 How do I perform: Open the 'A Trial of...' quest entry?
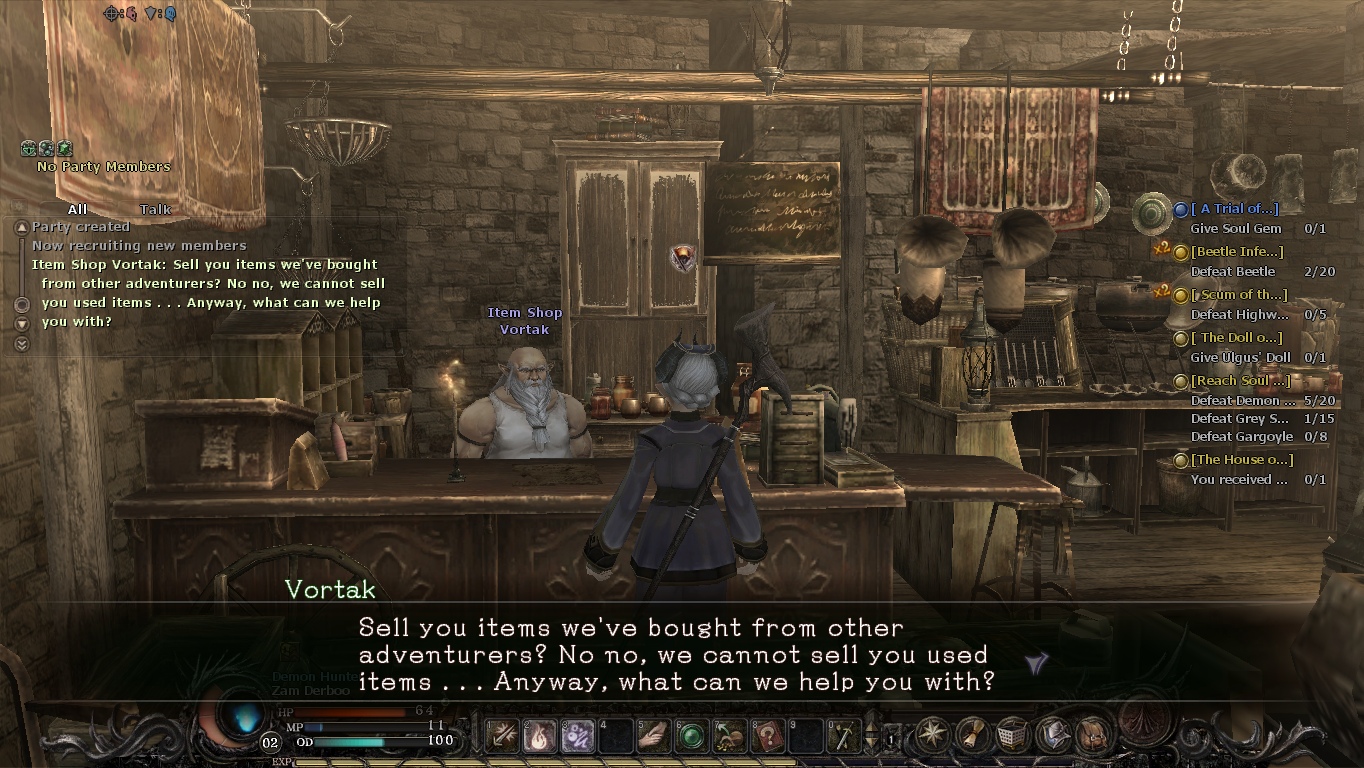pos(1239,209)
